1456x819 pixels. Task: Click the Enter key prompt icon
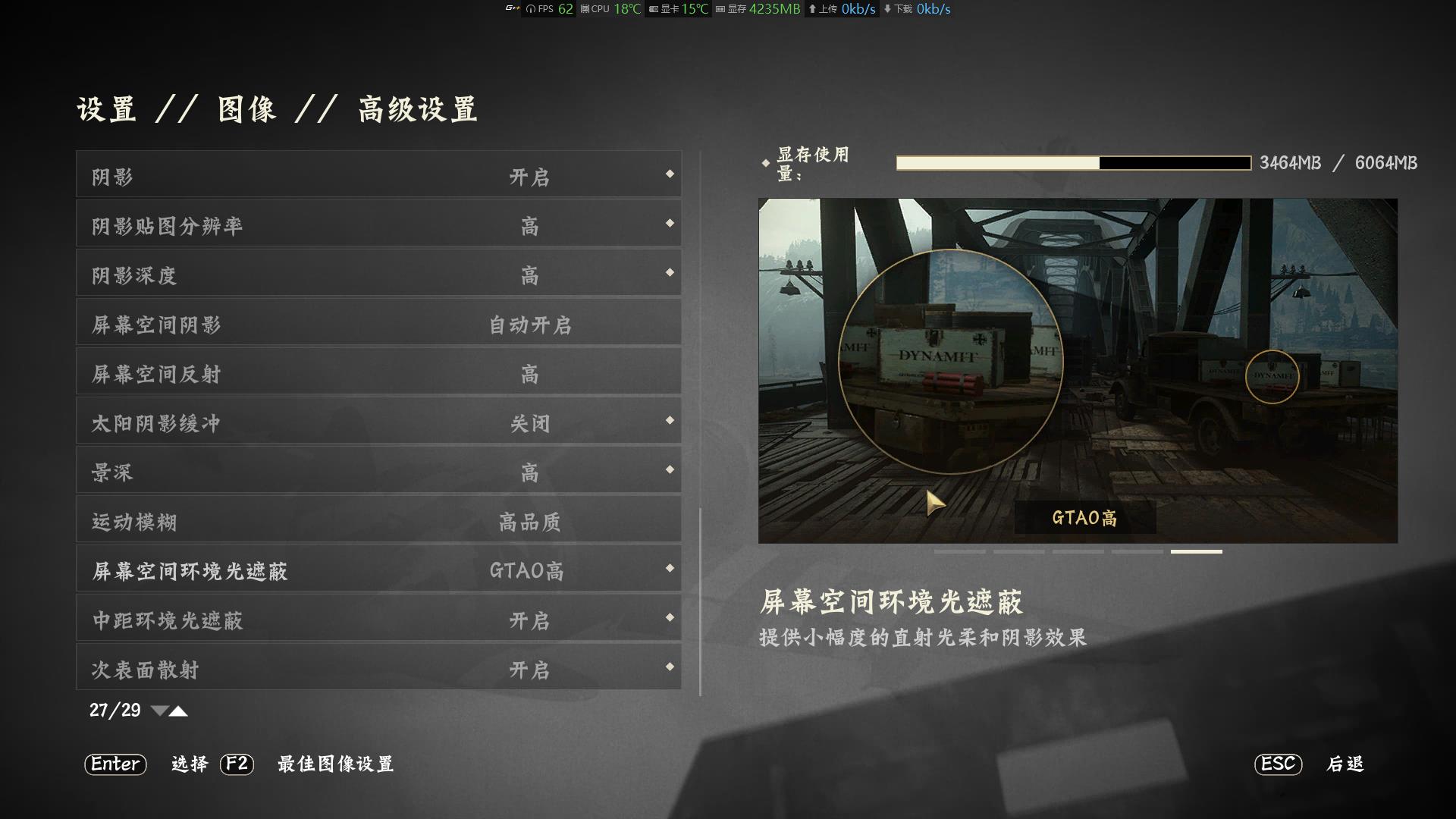point(115,765)
